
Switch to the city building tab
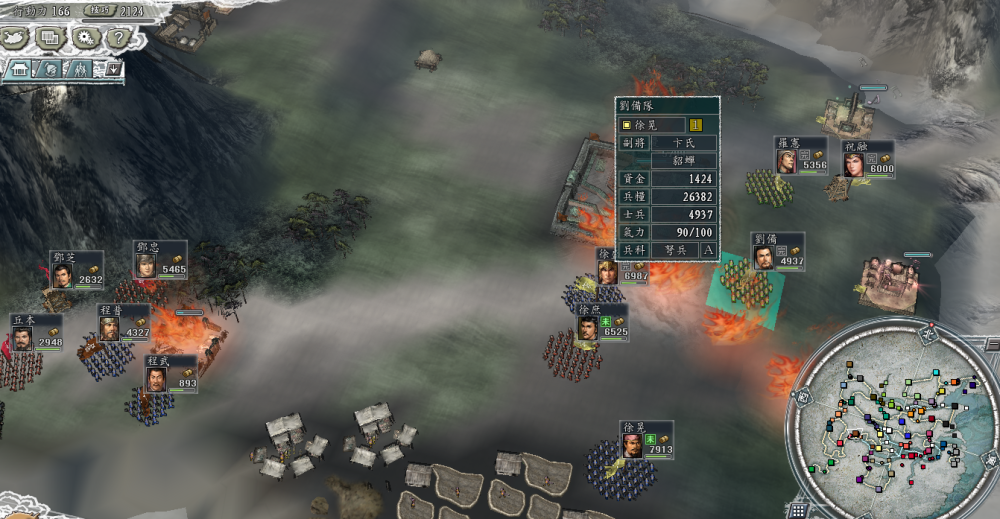point(19,69)
